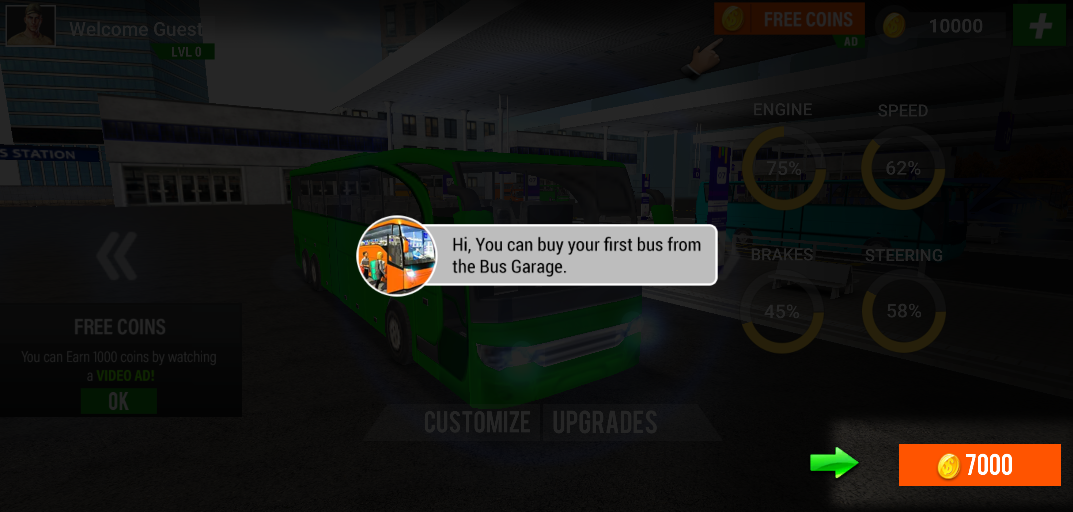This screenshot has width=1073, height=512.
Task: Confirm the free coins OK button
Action: pyautogui.click(x=119, y=402)
